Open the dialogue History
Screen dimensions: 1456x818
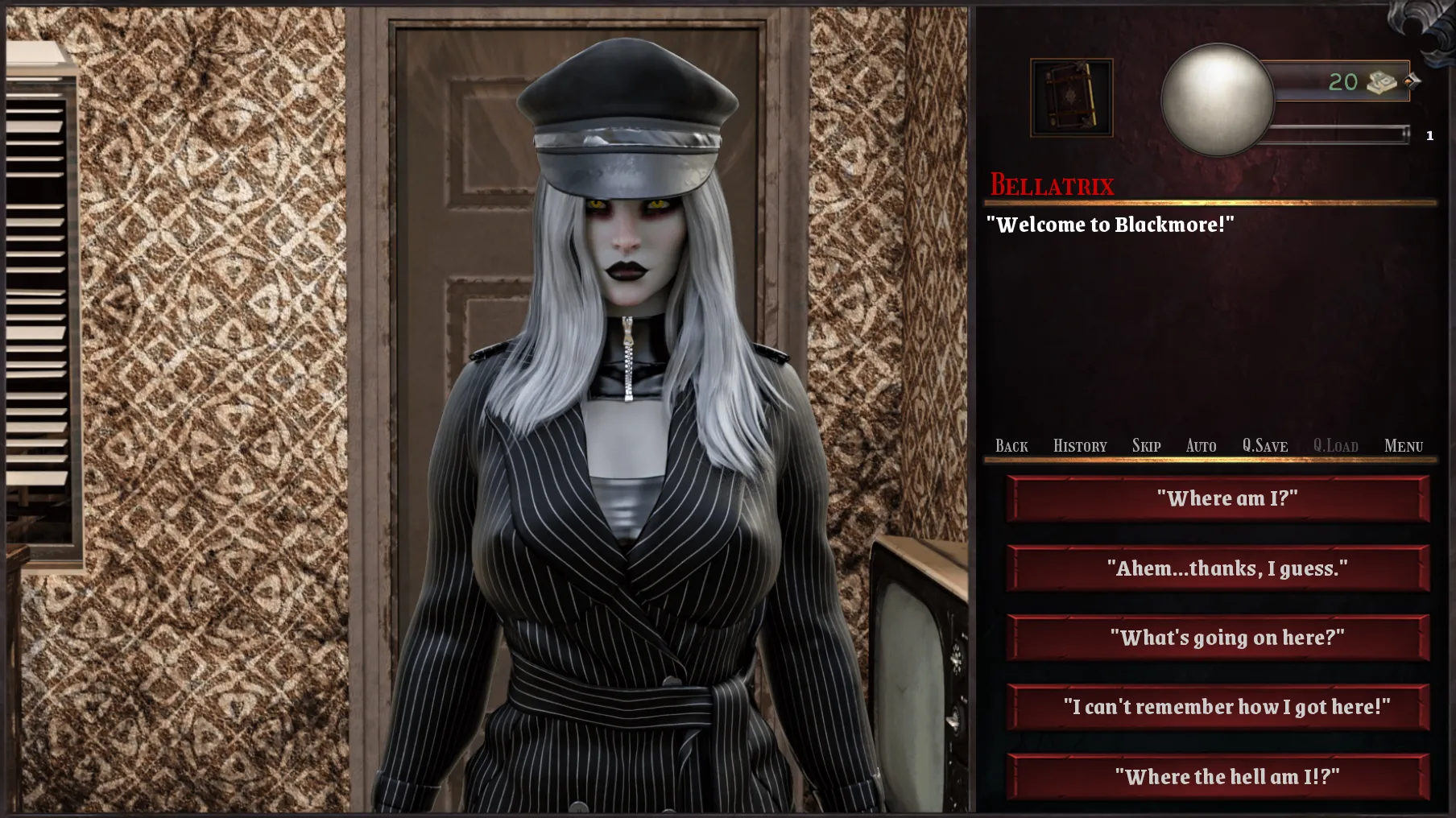[1080, 446]
